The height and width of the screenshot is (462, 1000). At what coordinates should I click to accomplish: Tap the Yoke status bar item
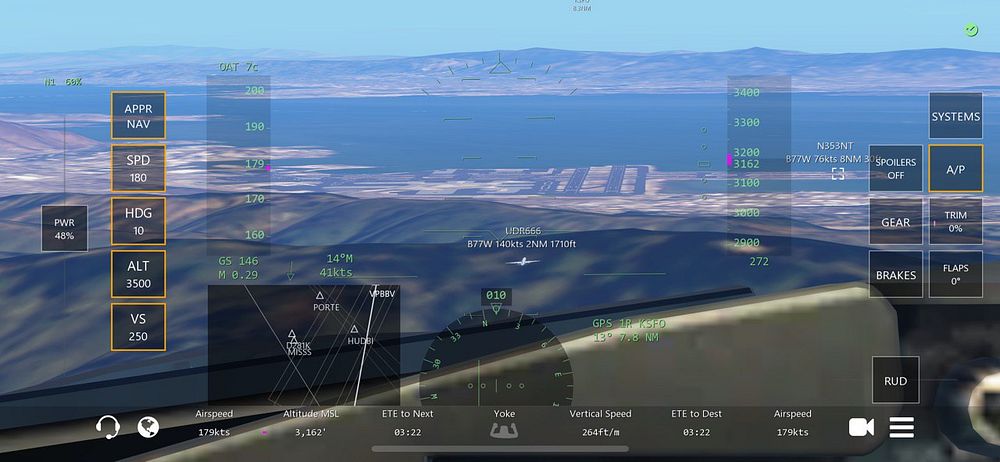(504, 423)
